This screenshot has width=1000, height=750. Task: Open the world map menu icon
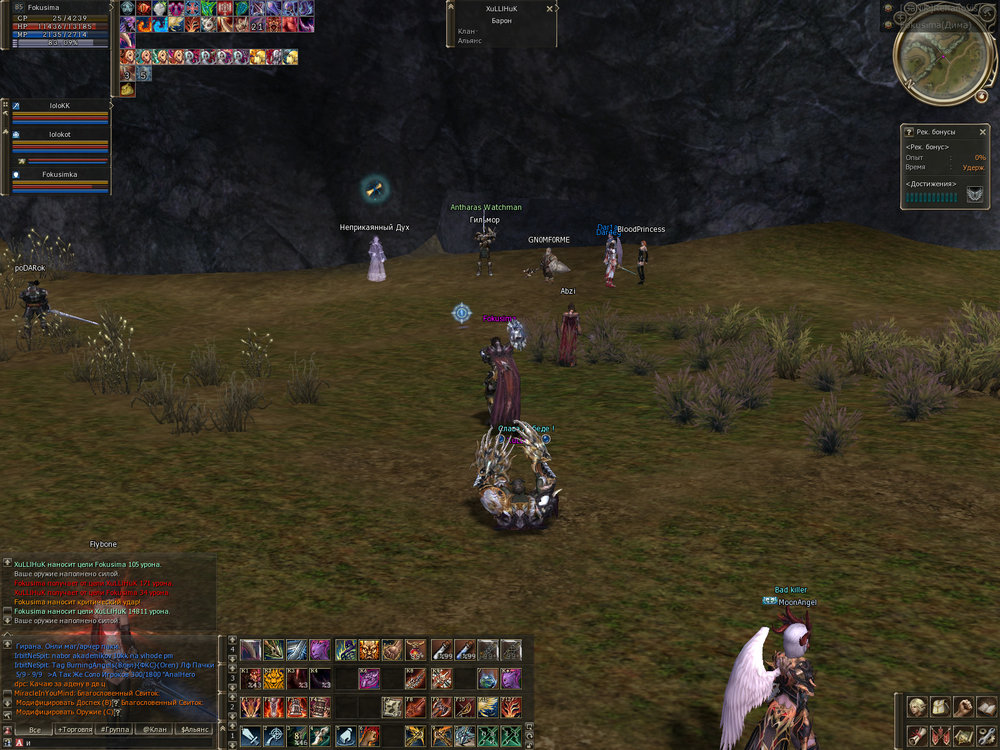point(962,736)
